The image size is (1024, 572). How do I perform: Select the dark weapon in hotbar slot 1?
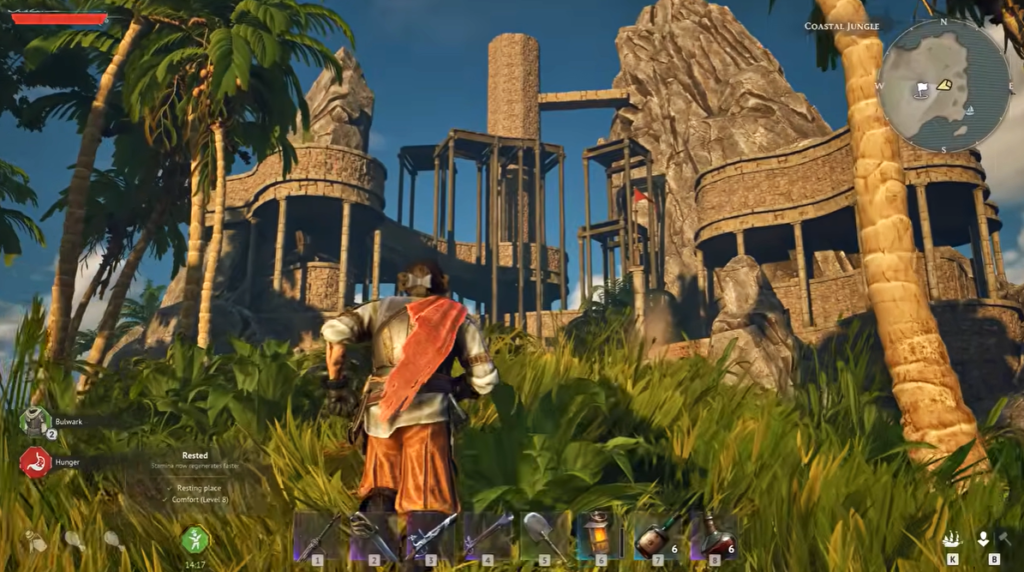[317, 535]
